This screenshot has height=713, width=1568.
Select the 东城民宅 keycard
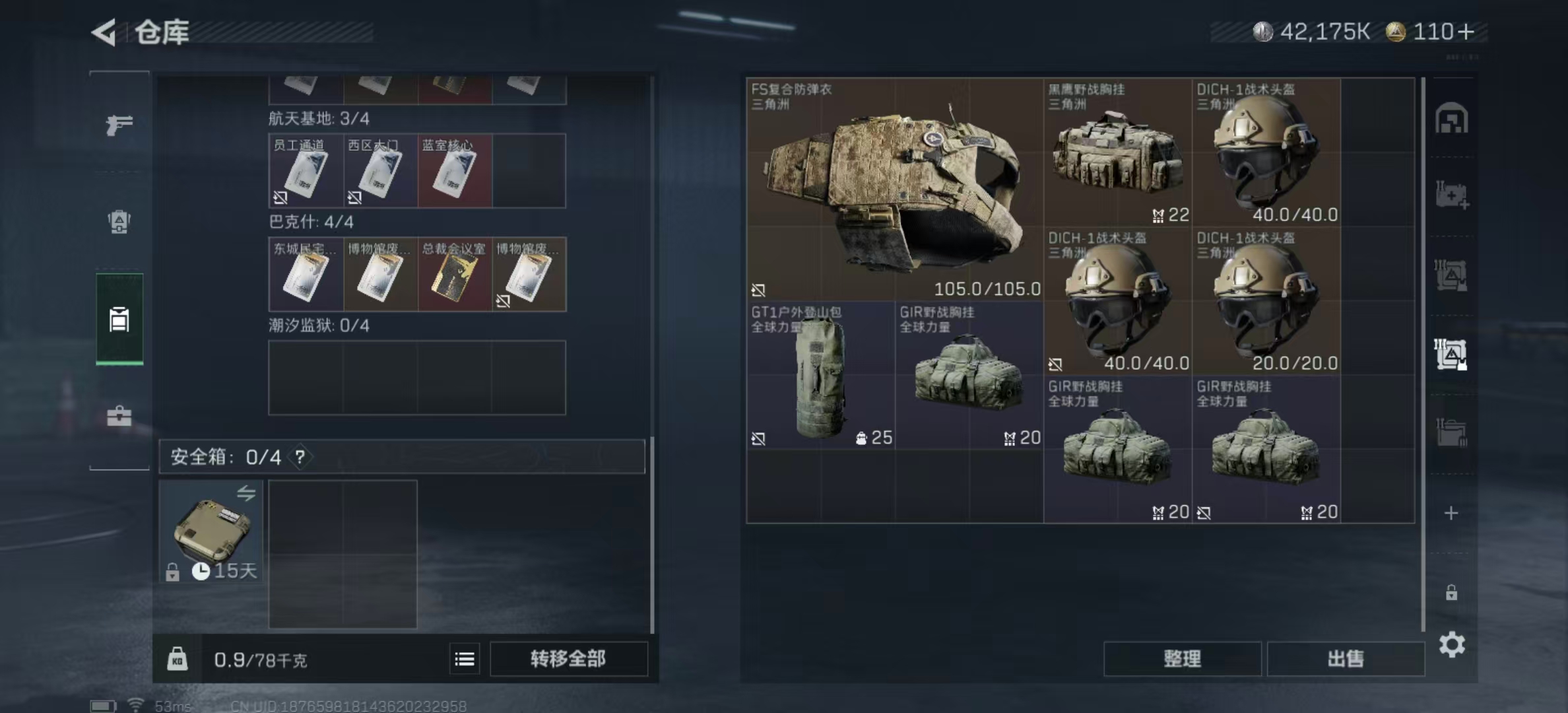click(x=306, y=275)
